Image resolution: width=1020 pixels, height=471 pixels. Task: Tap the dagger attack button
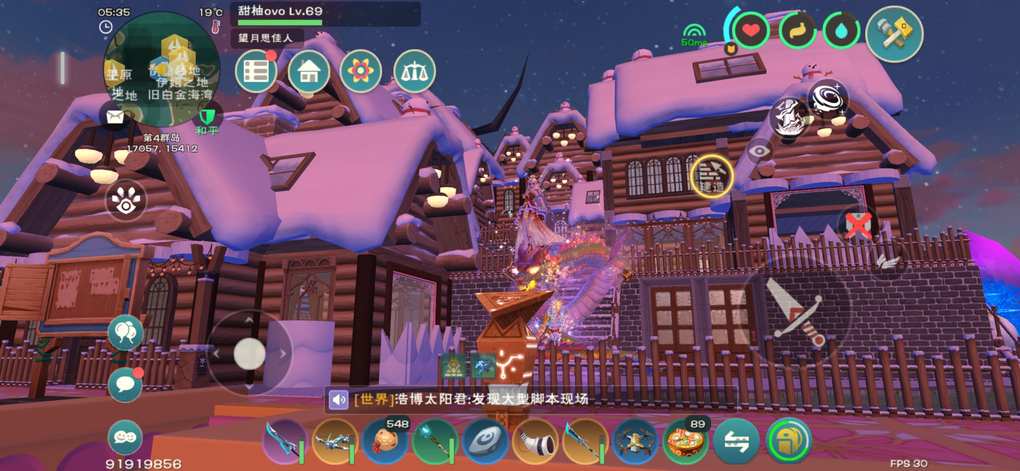click(795, 311)
